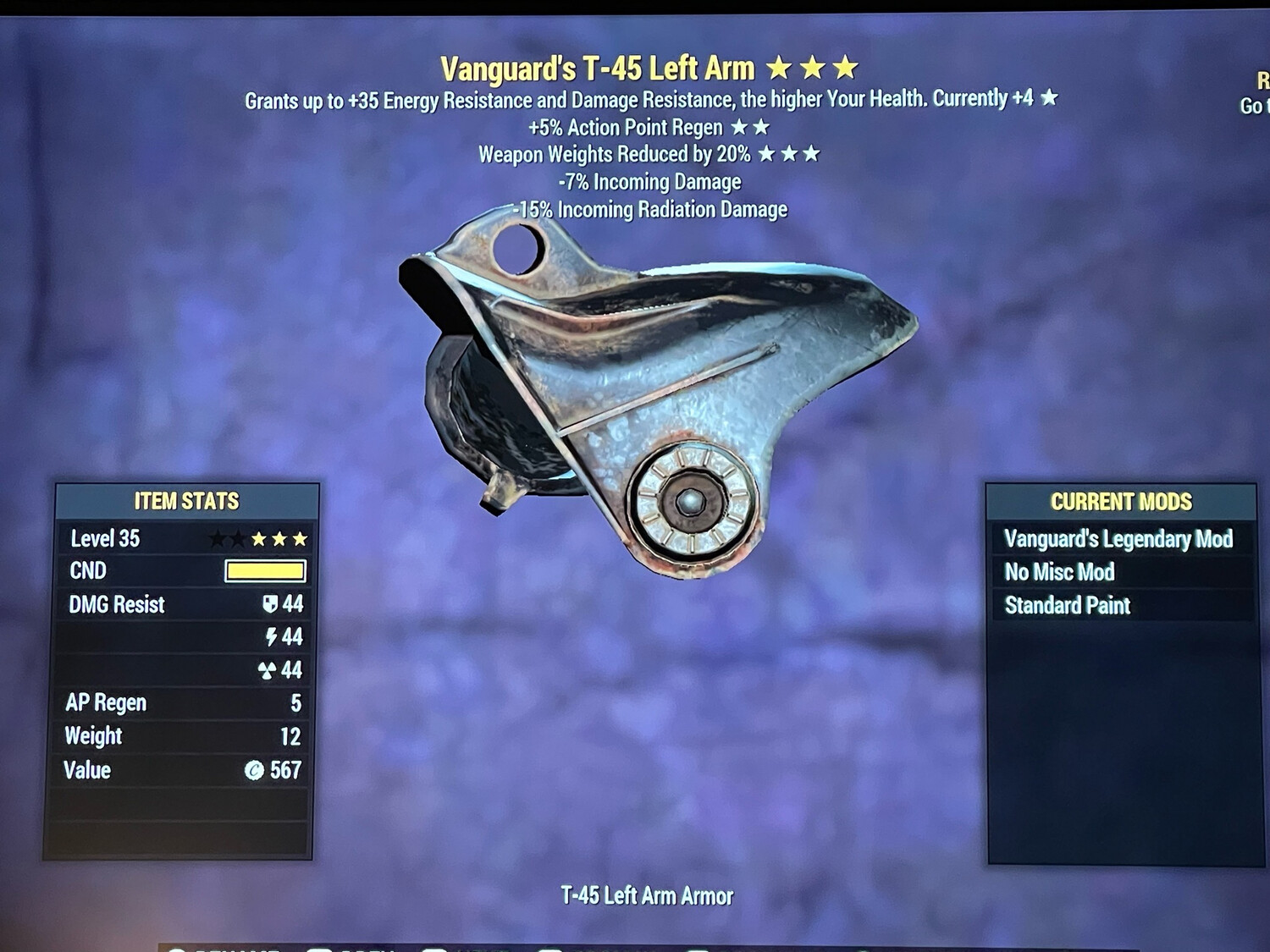The height and width of the screenshot is (952, 1270).
Task: Open the CURRENT MODS panel header
Action: tap(1119, 501)
